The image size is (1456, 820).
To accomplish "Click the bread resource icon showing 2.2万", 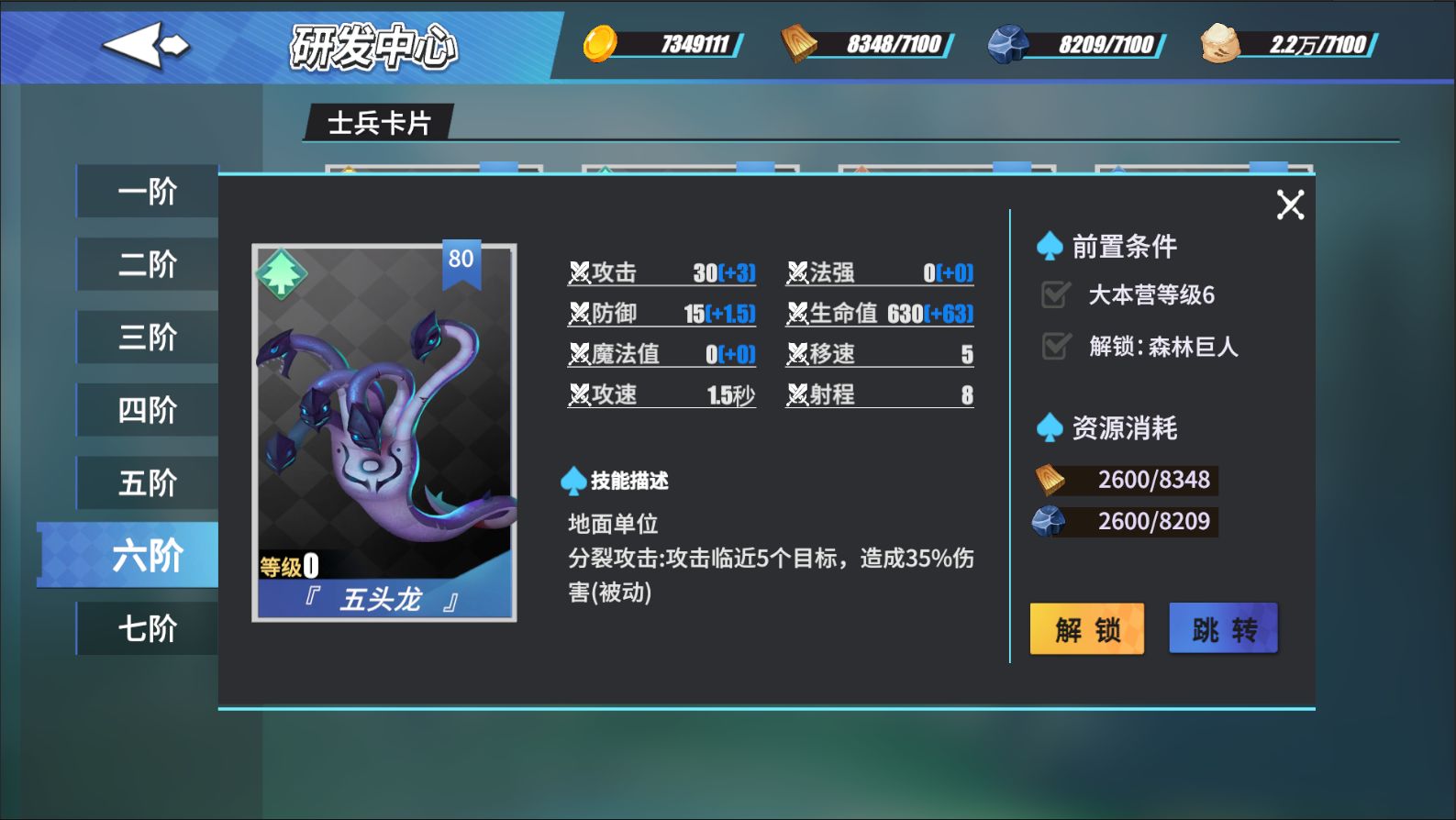I will [1220, 42].
